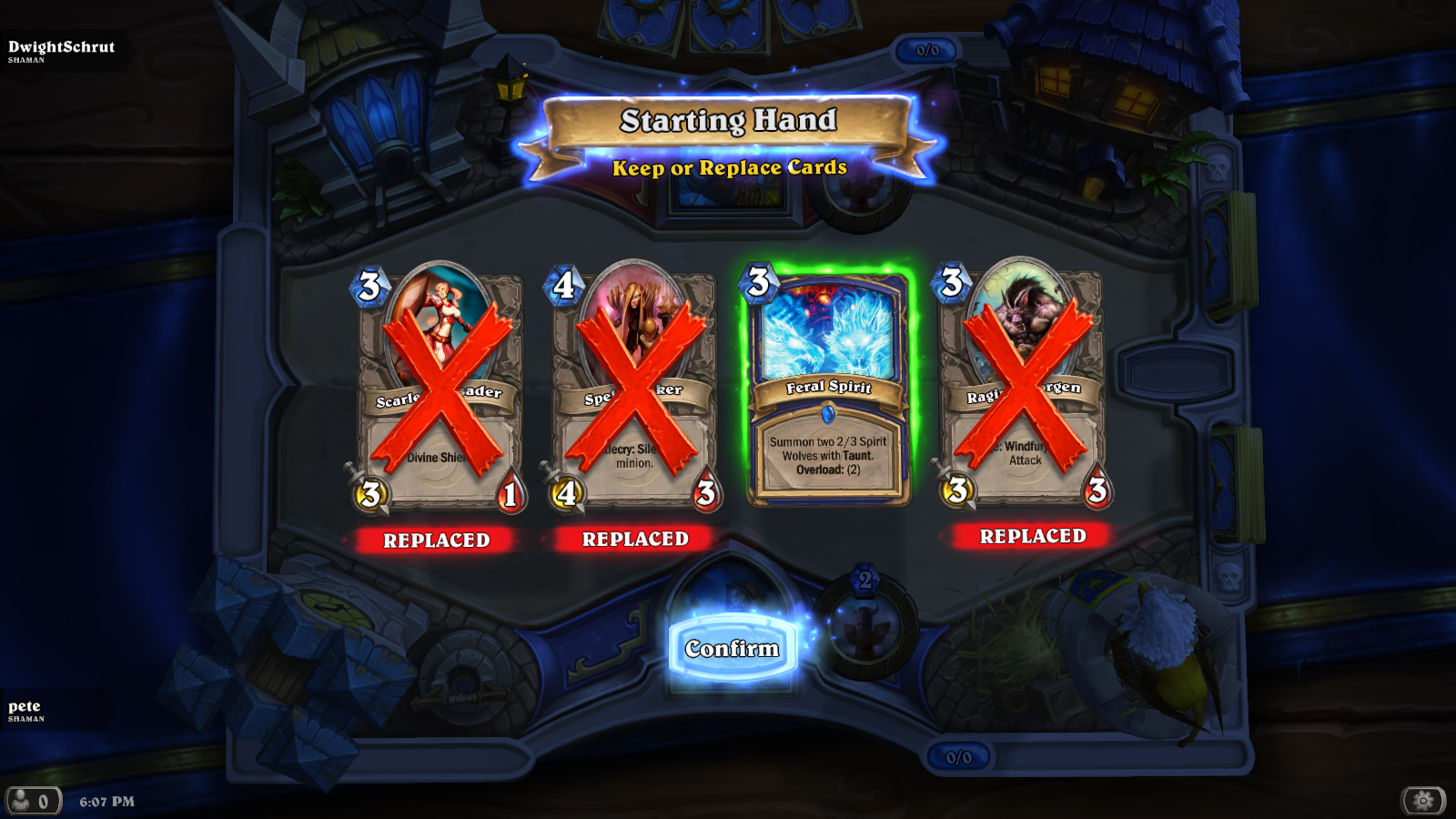
Task: Click the Starting Hand banner
Action: [728, 120]
